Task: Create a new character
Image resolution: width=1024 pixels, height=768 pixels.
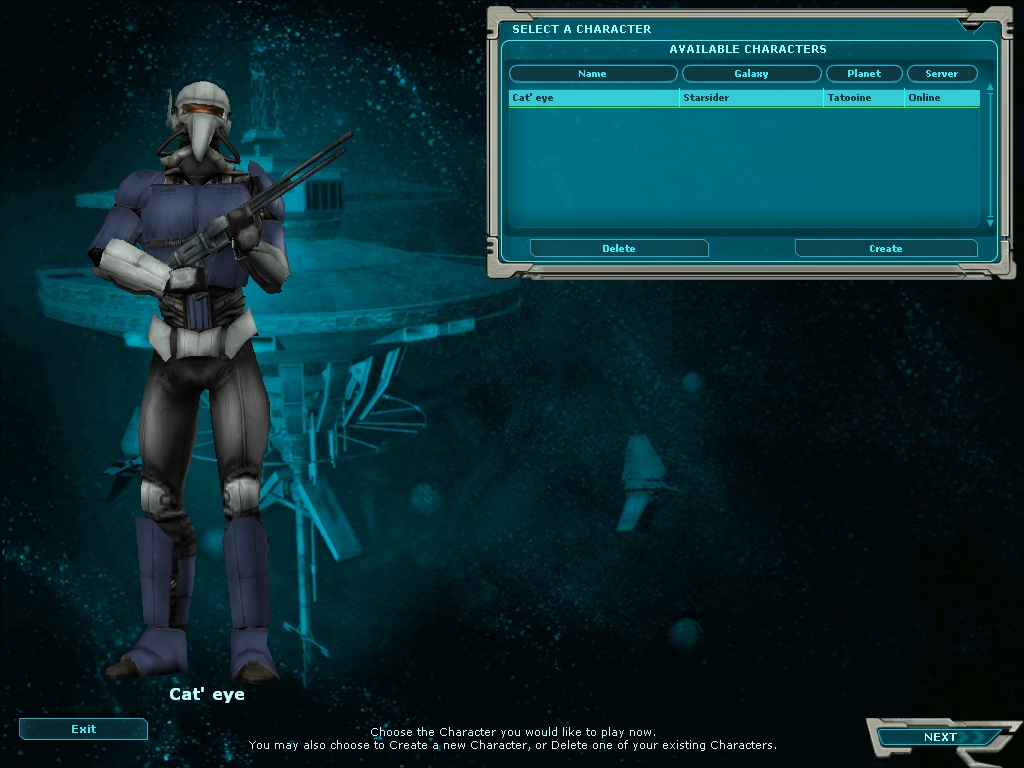Action: coord(885,248)
